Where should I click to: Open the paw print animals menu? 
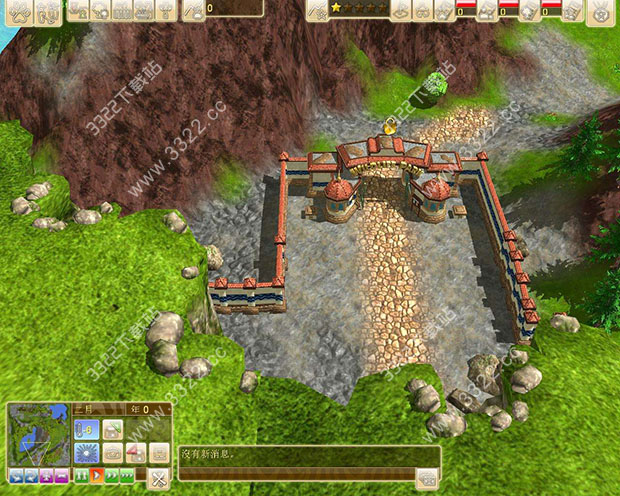coord(18,11)
